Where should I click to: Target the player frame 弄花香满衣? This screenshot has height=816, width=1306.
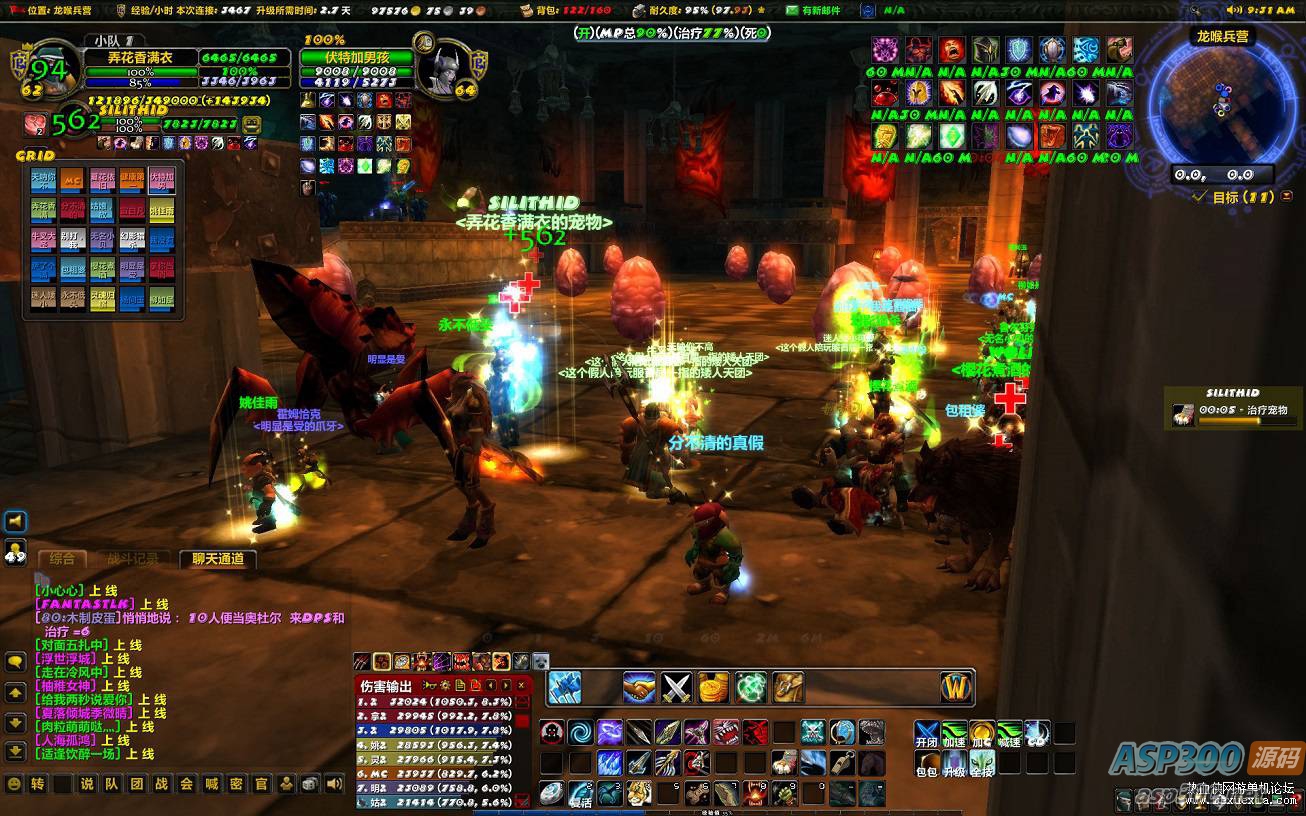(x=140, y=58)
